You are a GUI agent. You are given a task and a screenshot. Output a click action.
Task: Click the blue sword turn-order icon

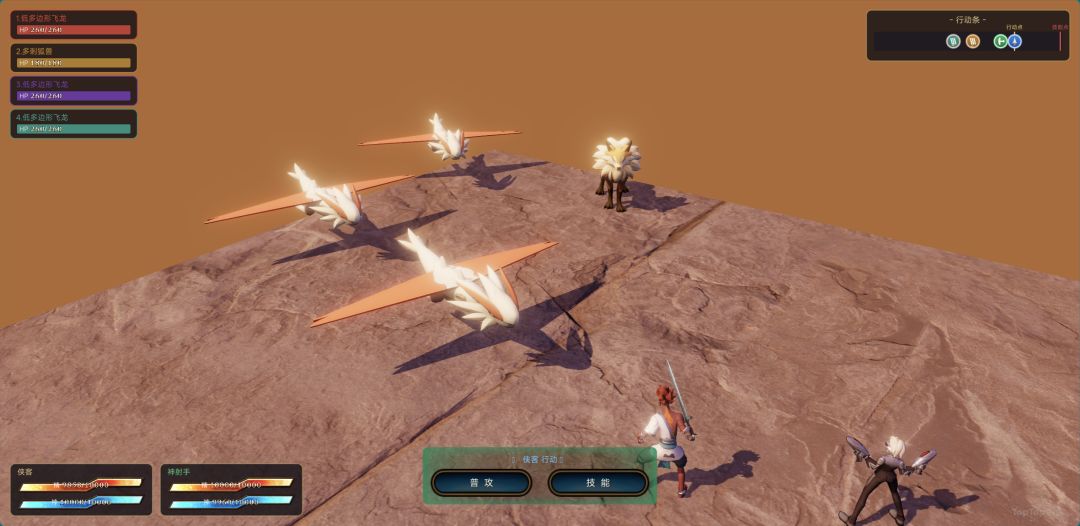1015,41
